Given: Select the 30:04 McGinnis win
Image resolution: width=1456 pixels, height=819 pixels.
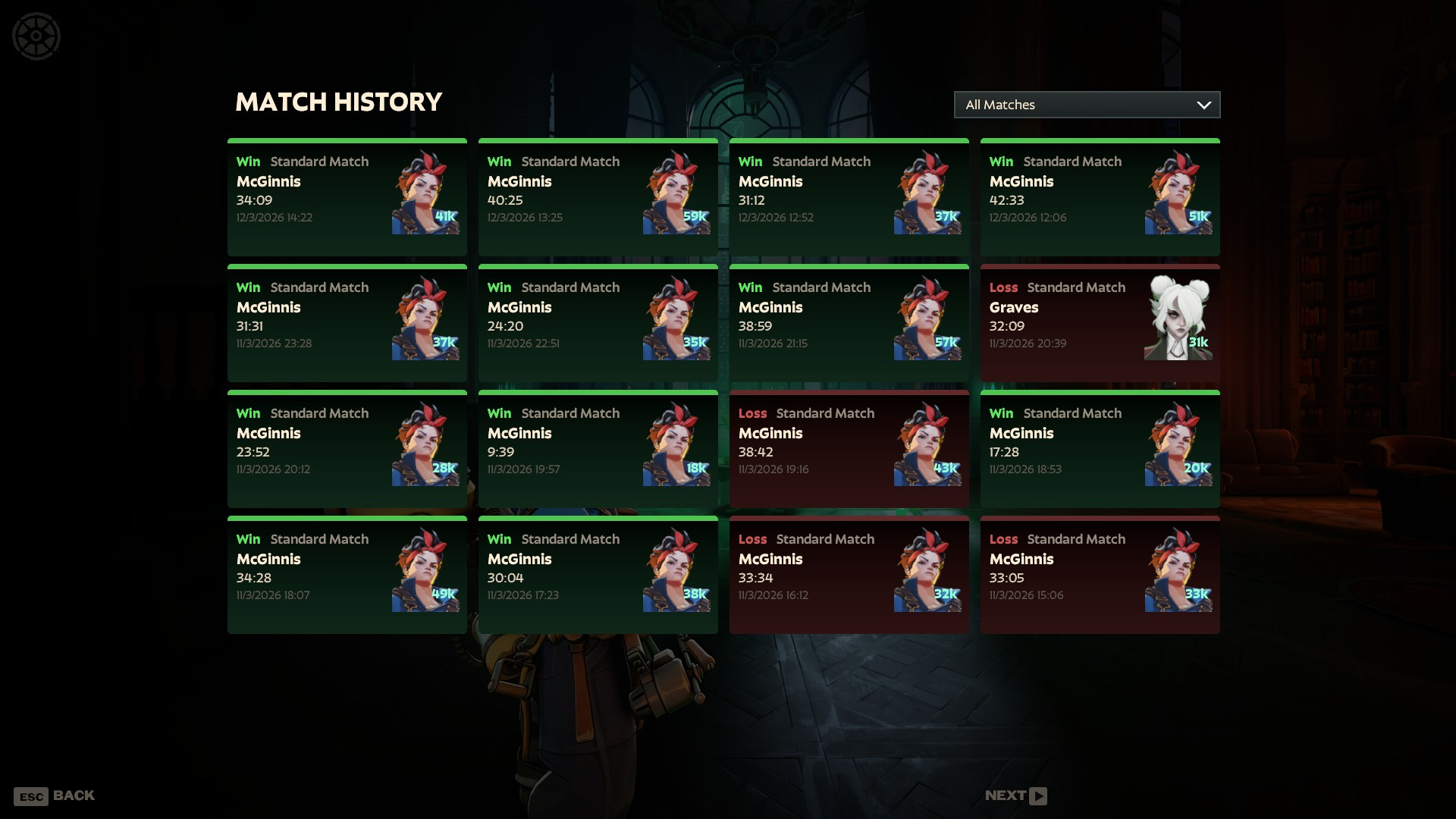Looking at the screenshot, I should coord(598,575).
